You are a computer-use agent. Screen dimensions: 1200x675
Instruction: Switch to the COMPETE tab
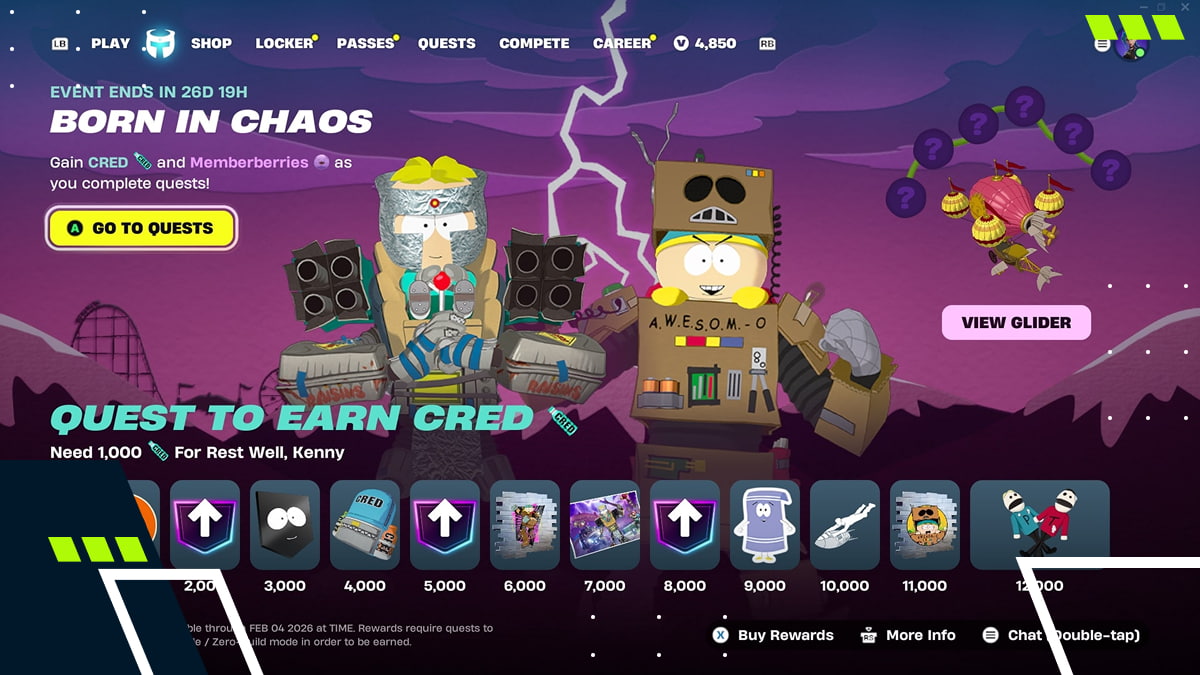[x=534, y=43]
